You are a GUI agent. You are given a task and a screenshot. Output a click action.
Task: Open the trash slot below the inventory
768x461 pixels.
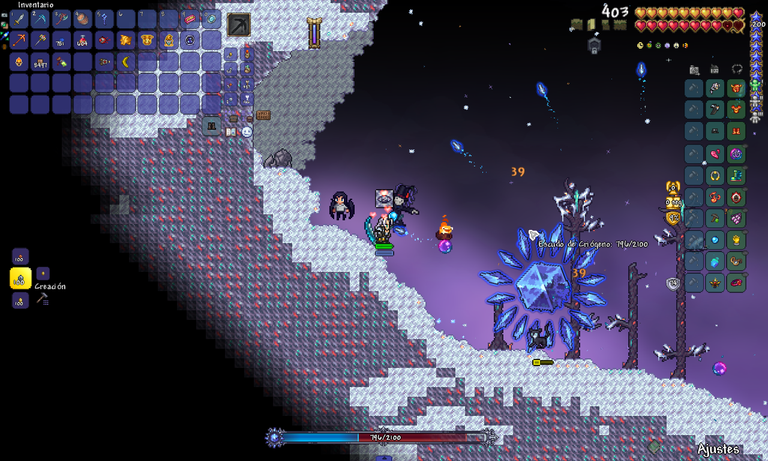211,125
